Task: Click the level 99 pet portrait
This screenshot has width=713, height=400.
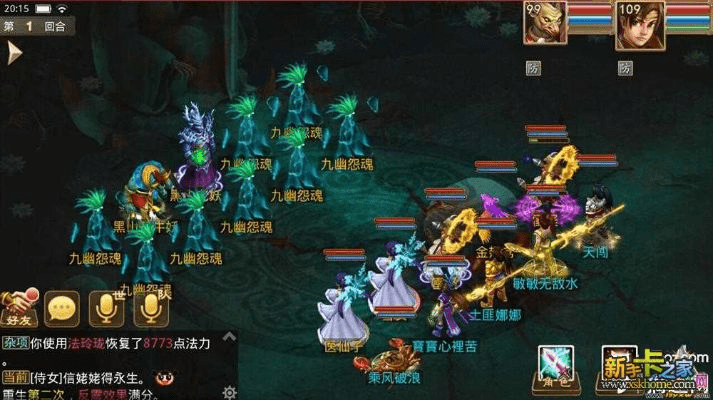Action: pyautogui.click(x=546, y=23)
